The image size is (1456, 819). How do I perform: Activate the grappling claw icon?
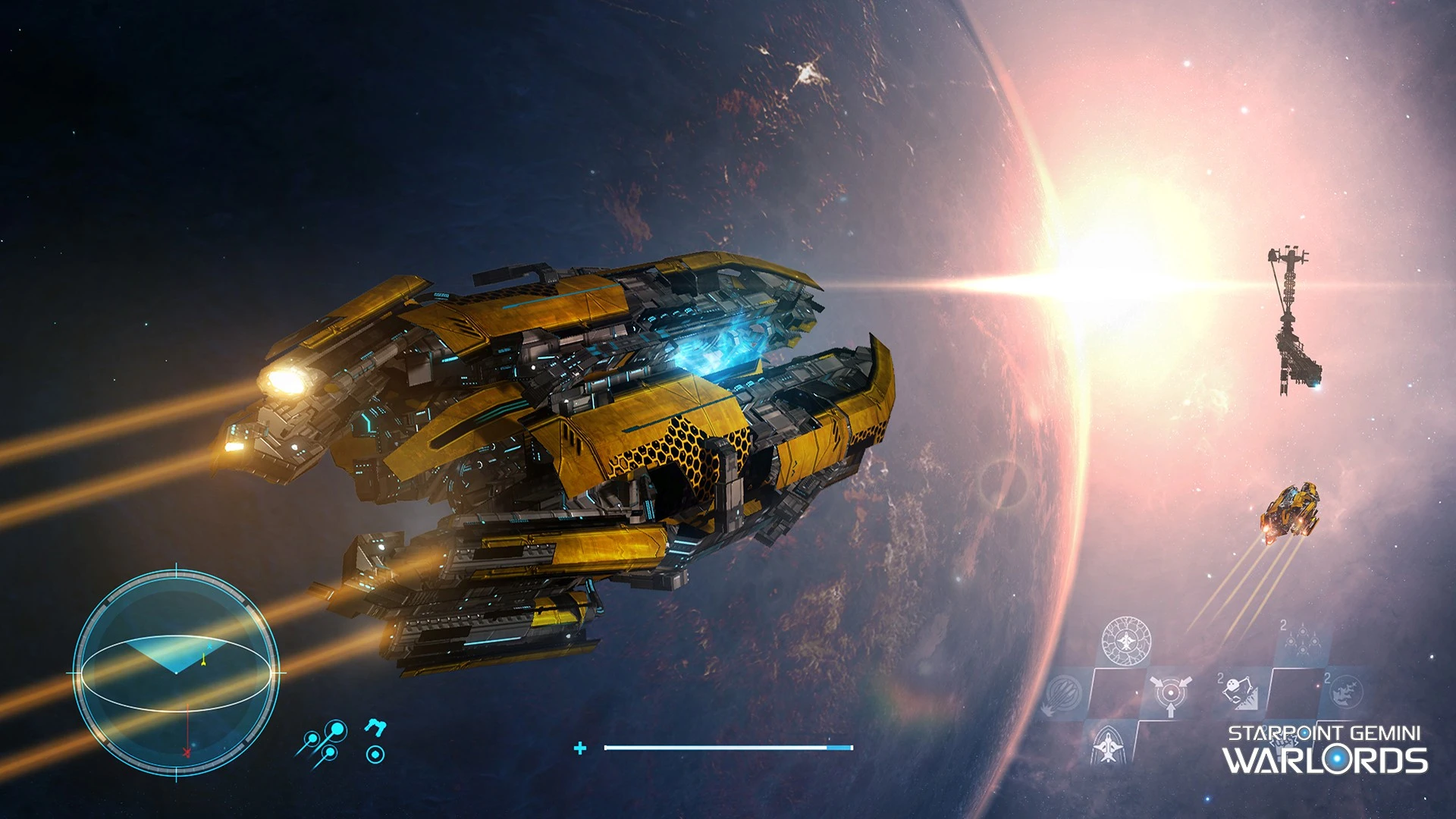pos(375,727)
